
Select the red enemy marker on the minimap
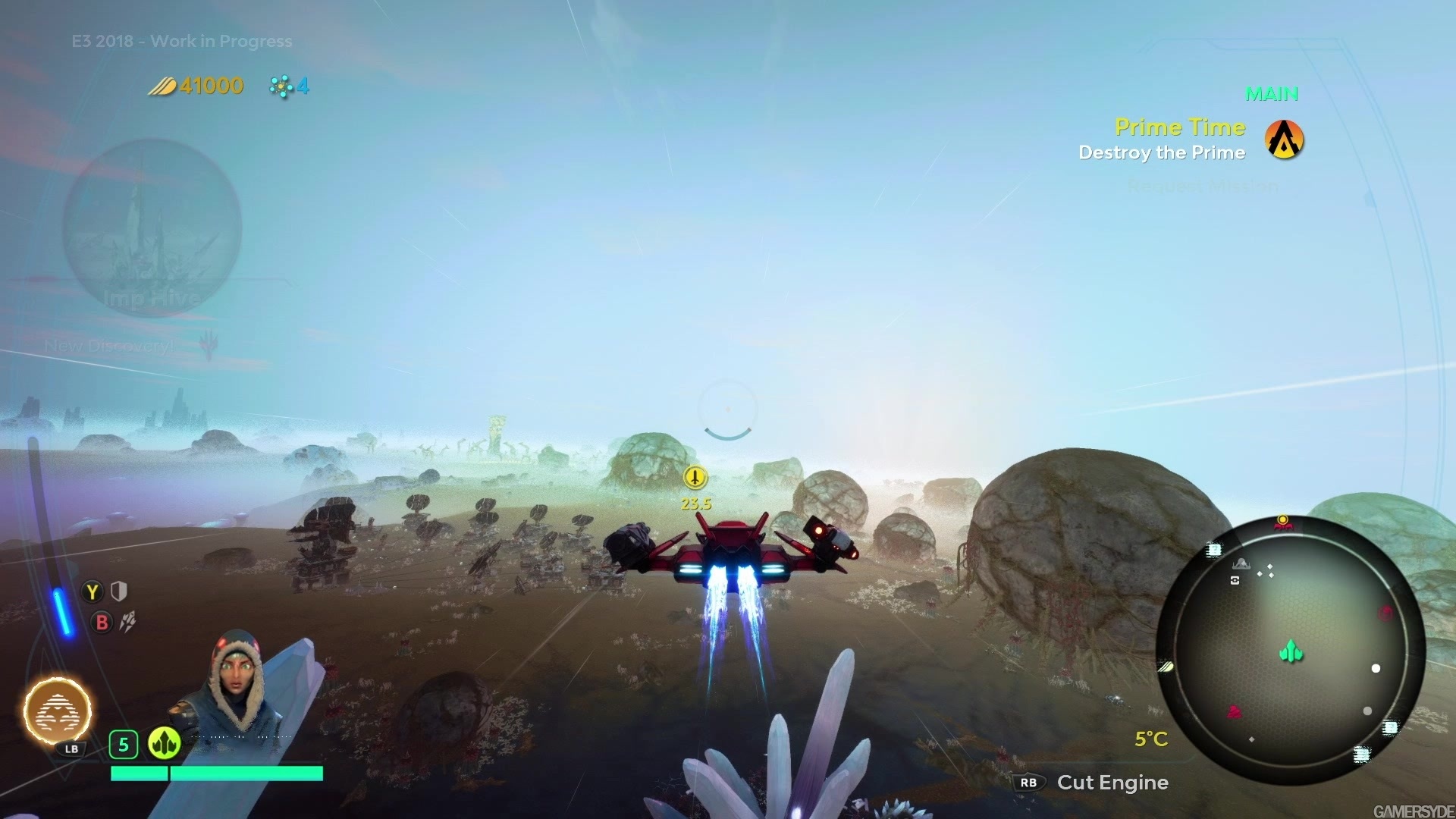[x=1235, y=712]
